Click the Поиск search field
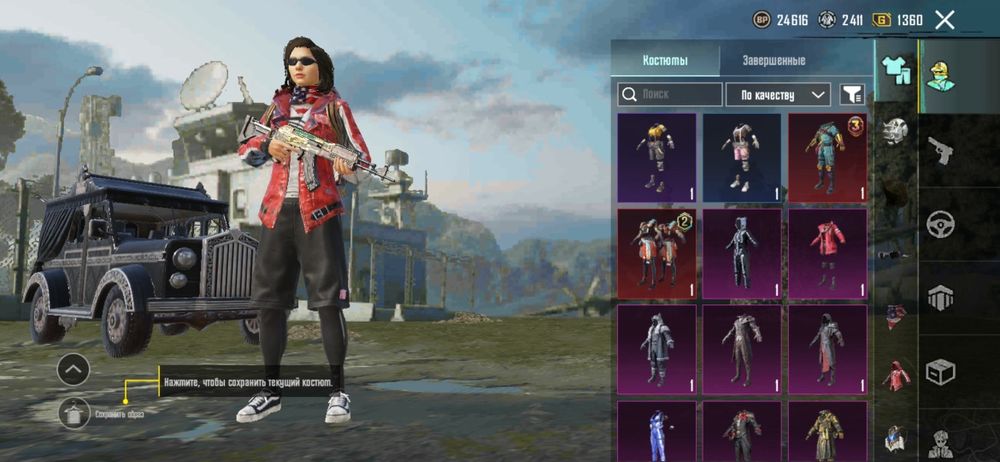This screenshot has width=1000, height=462. tap(670, 95)
